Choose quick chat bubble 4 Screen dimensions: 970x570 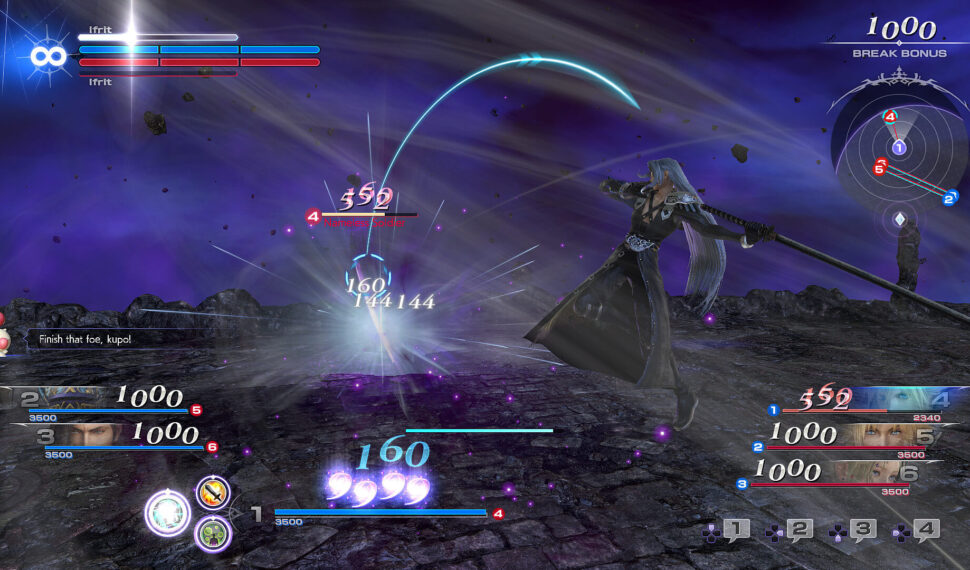point(926,531)
